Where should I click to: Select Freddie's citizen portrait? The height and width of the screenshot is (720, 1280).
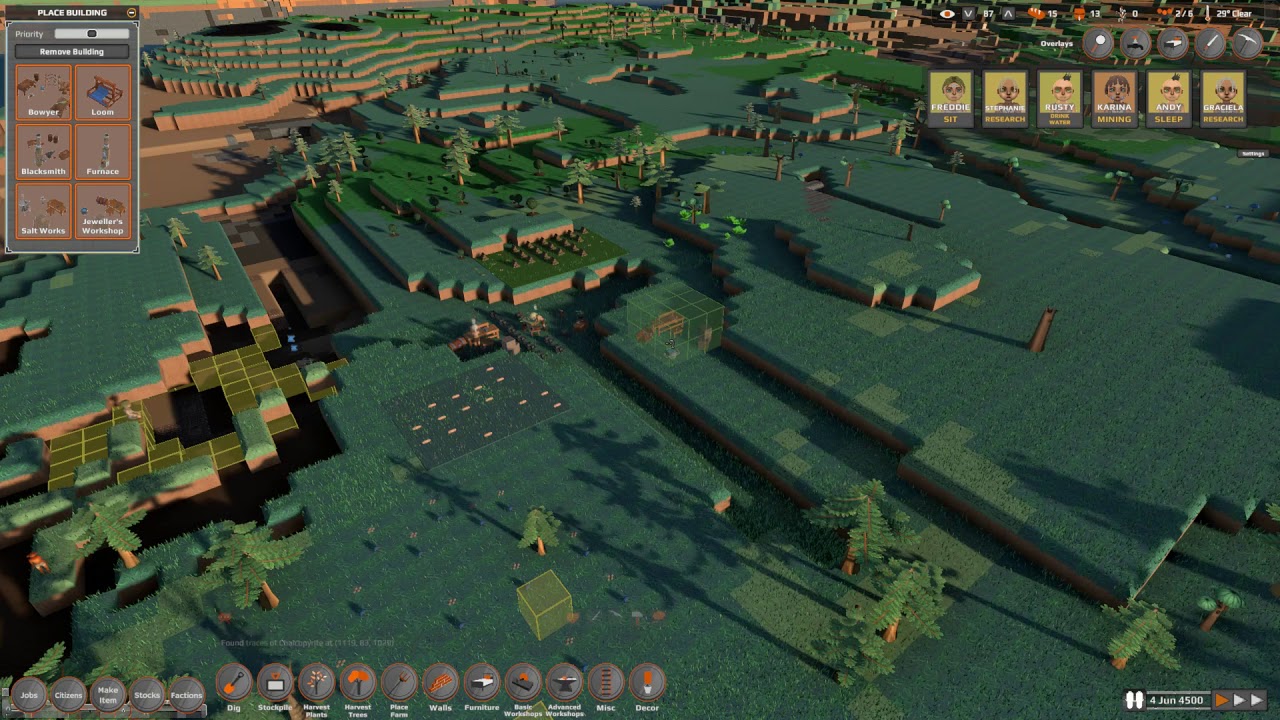951,98
